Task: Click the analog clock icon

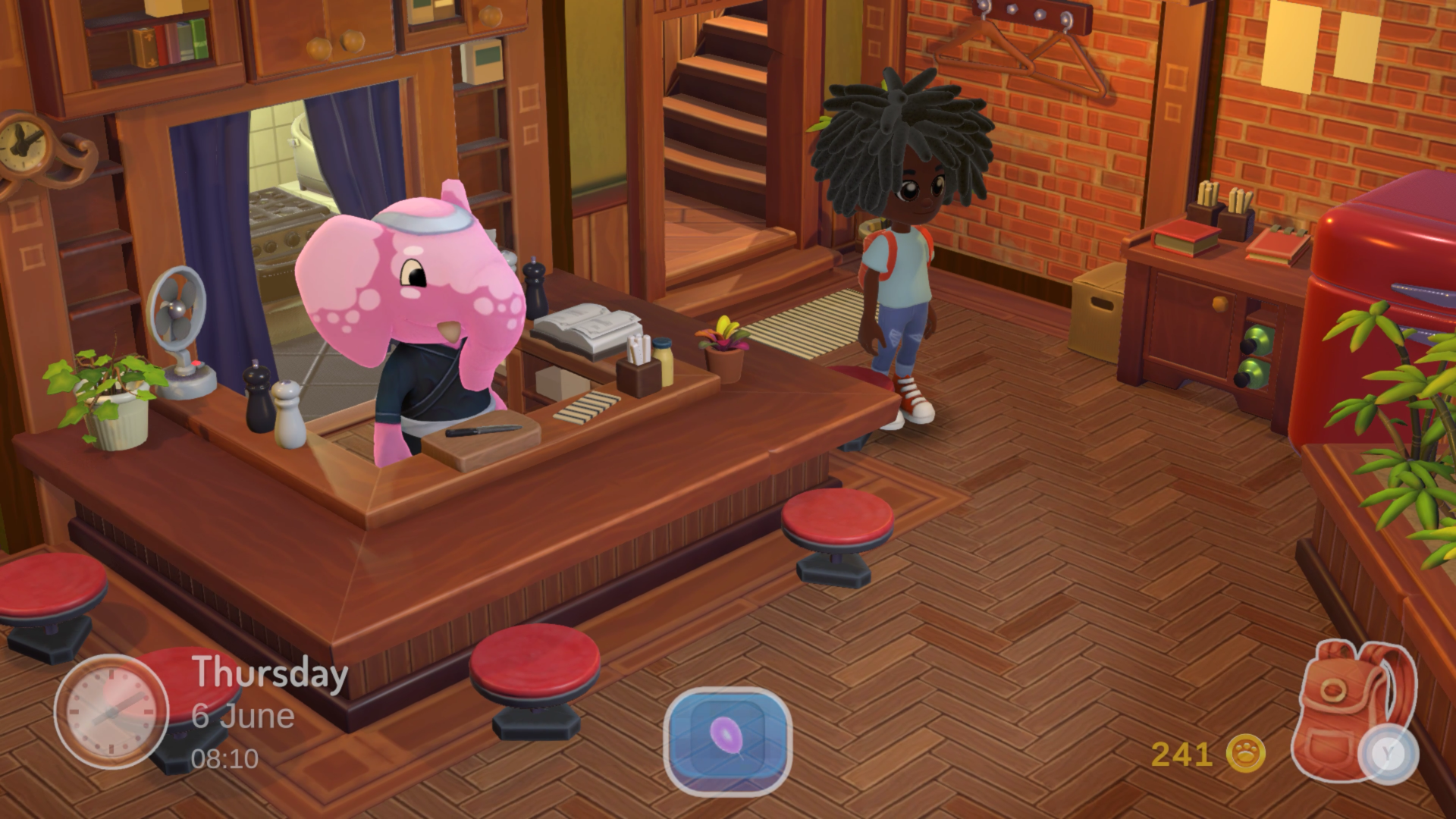Action: 111,711
